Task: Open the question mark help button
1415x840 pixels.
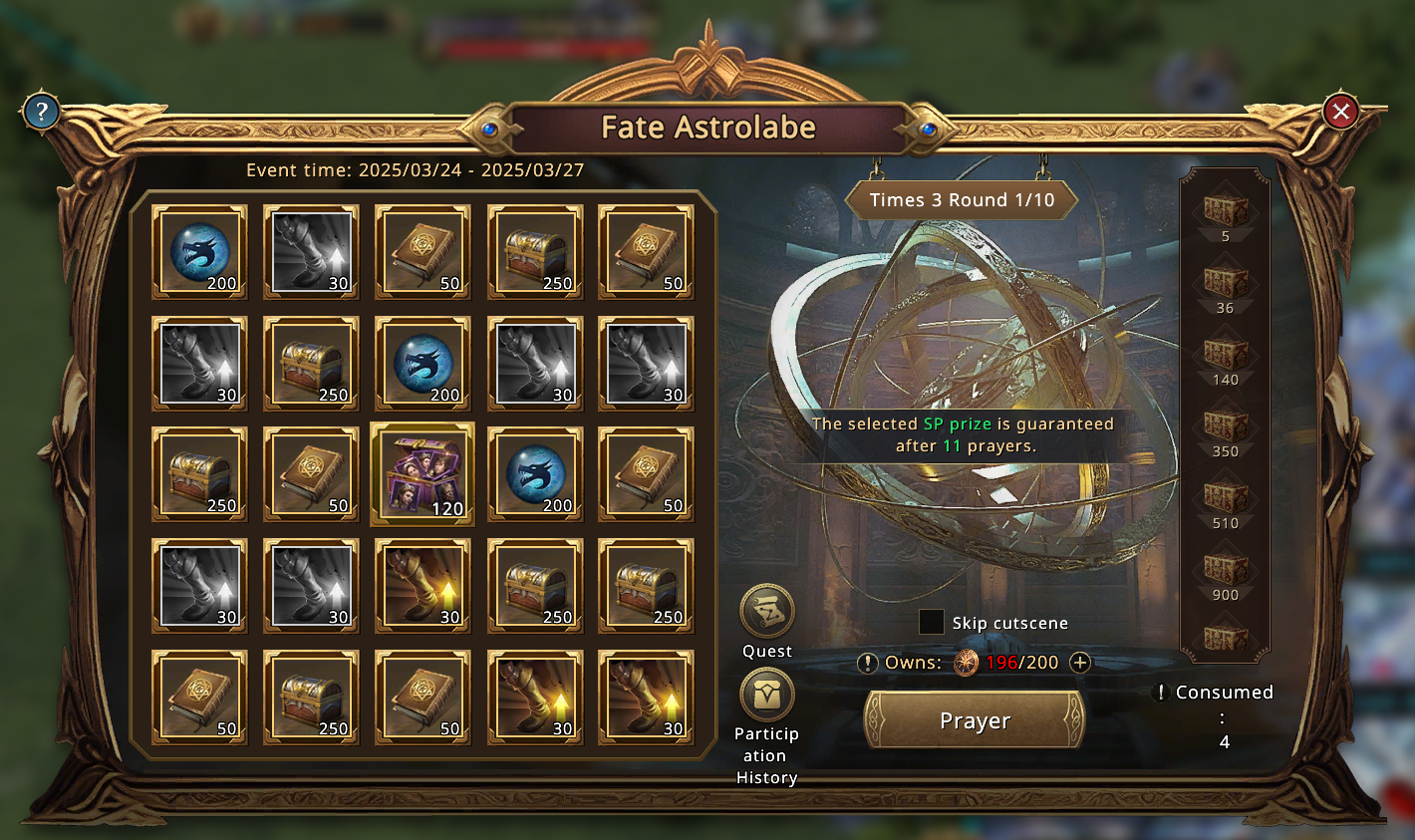Action: (41, 111)
